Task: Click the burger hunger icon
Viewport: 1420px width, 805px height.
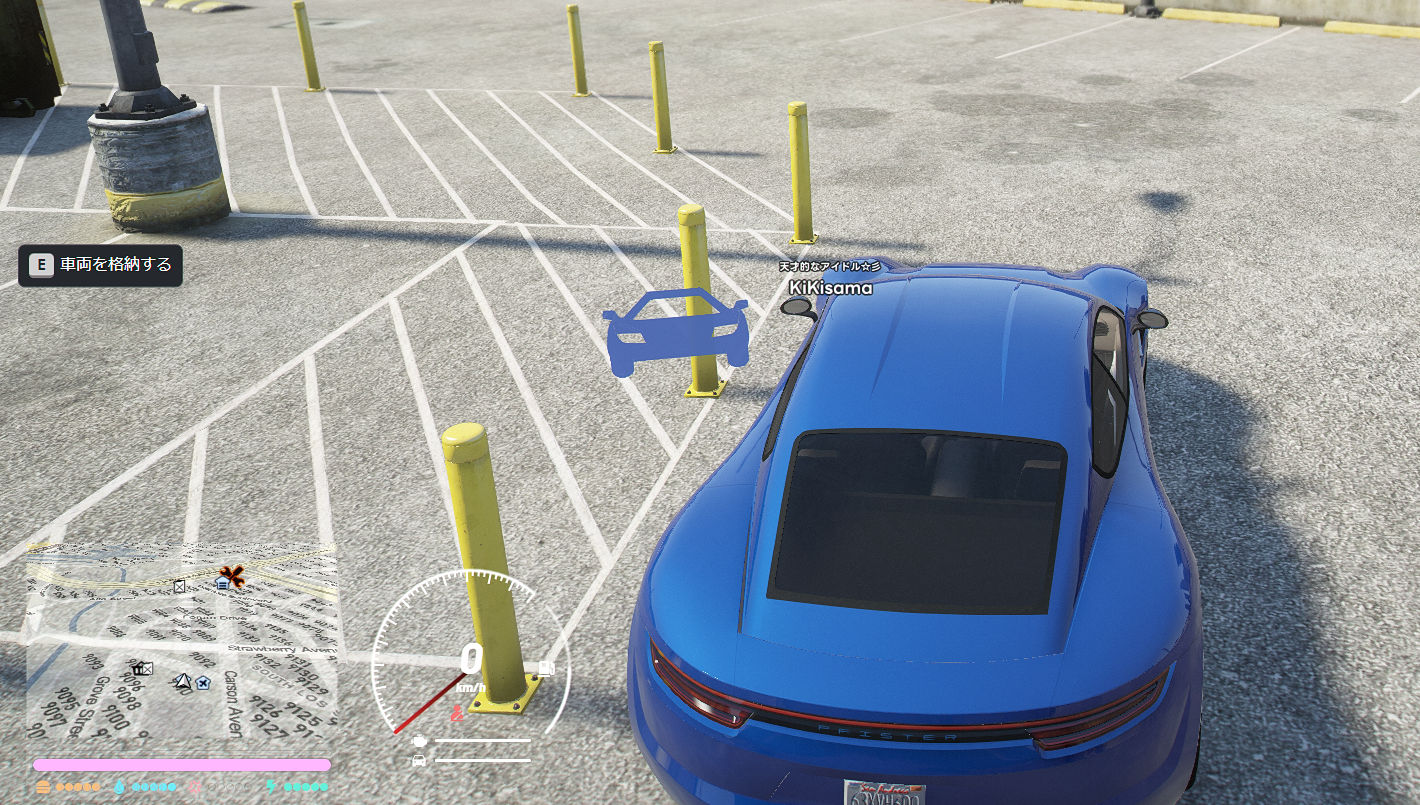Action: [43, 787]
